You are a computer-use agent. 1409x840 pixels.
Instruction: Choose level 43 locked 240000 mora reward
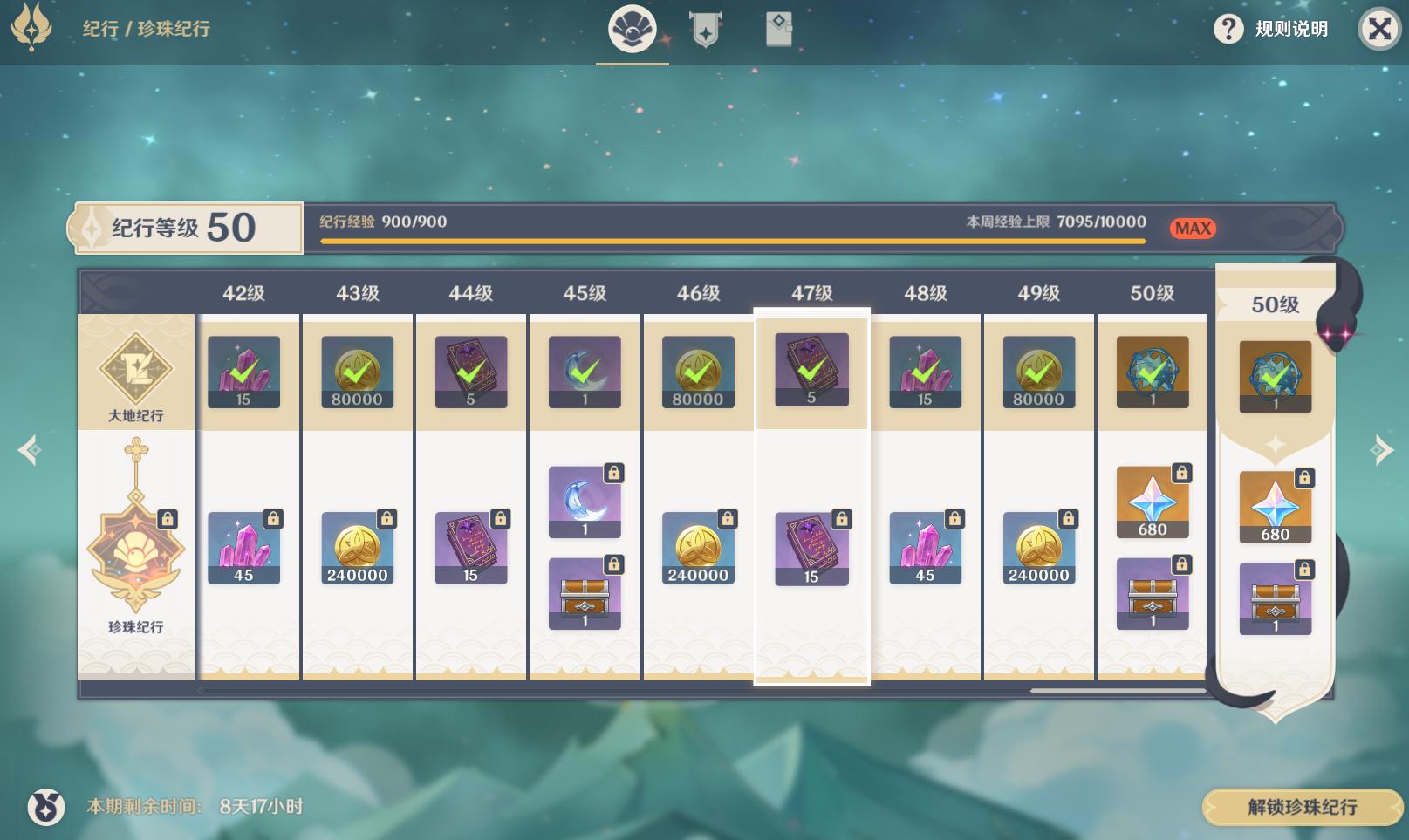357,548
